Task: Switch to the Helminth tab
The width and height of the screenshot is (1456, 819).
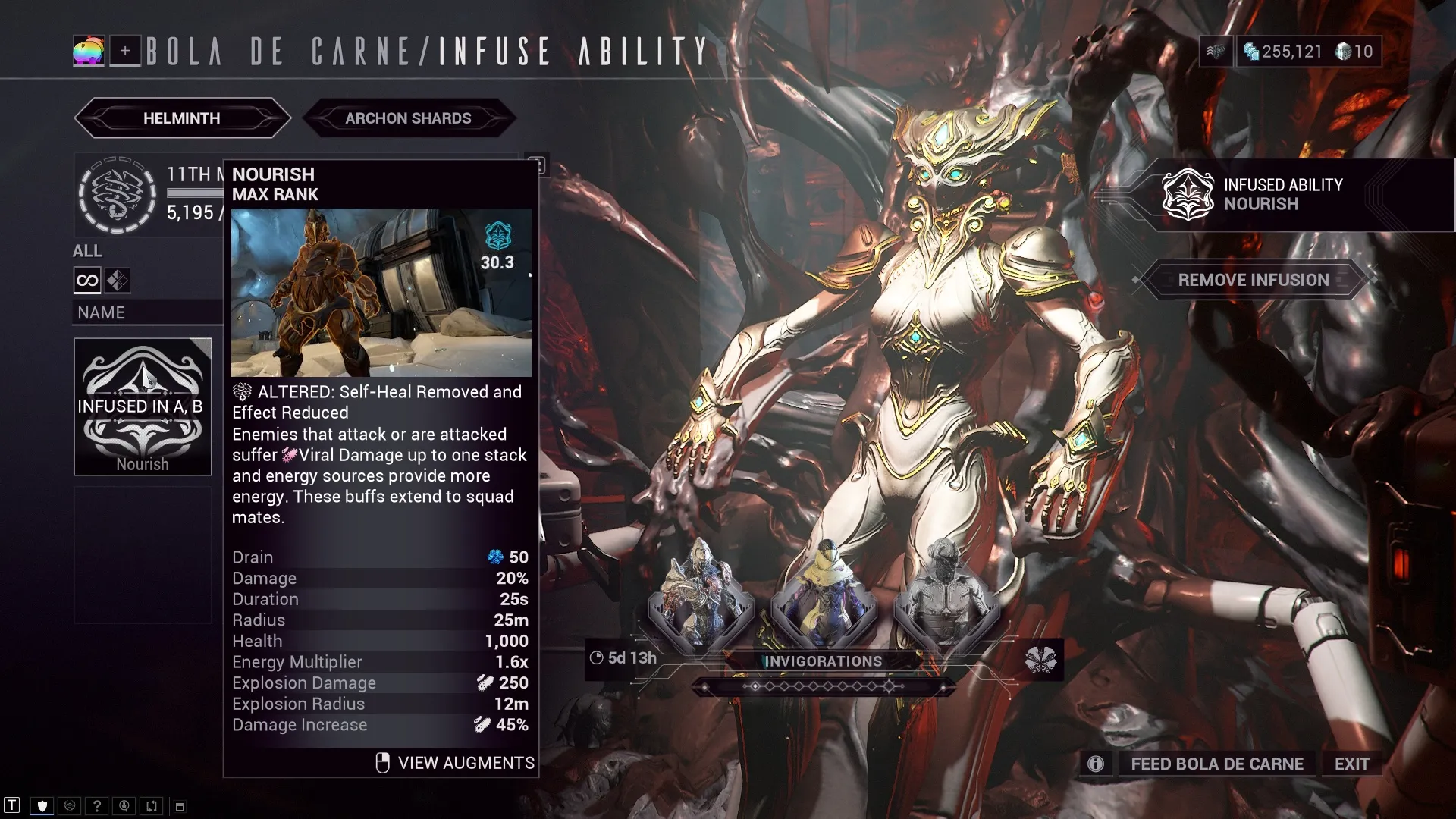Action: point(182,118)
